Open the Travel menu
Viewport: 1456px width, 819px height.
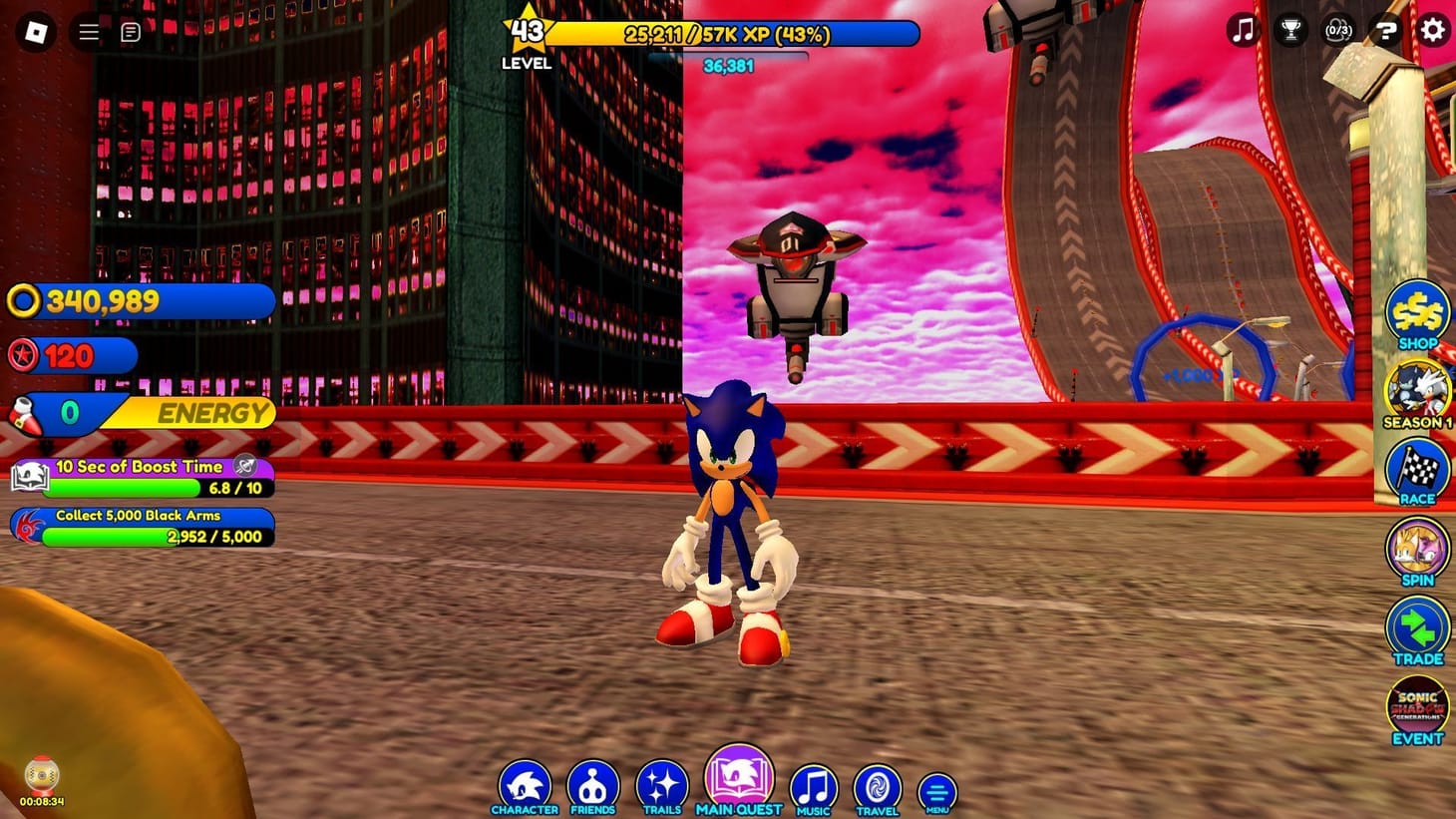point(877,785)
